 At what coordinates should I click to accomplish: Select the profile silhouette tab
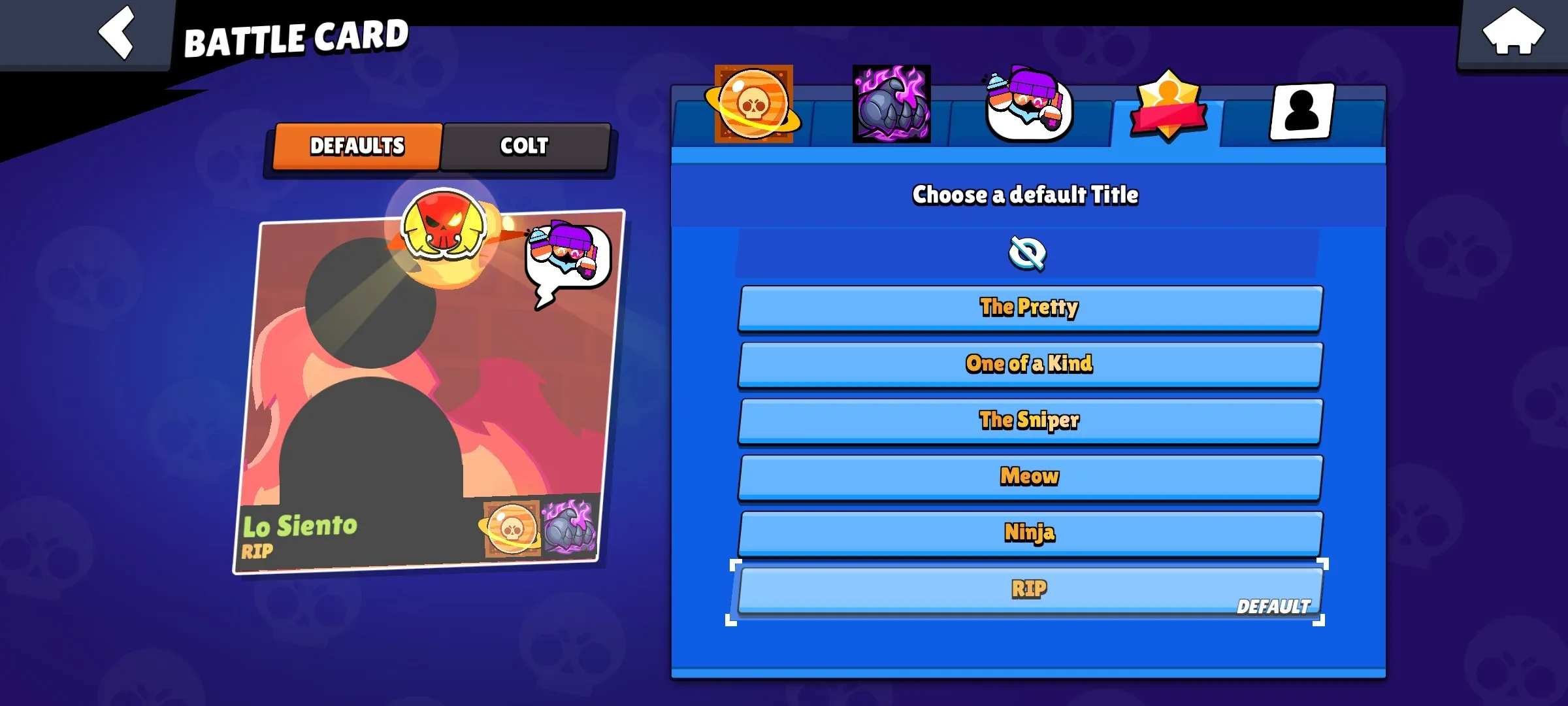[1300, 111]
